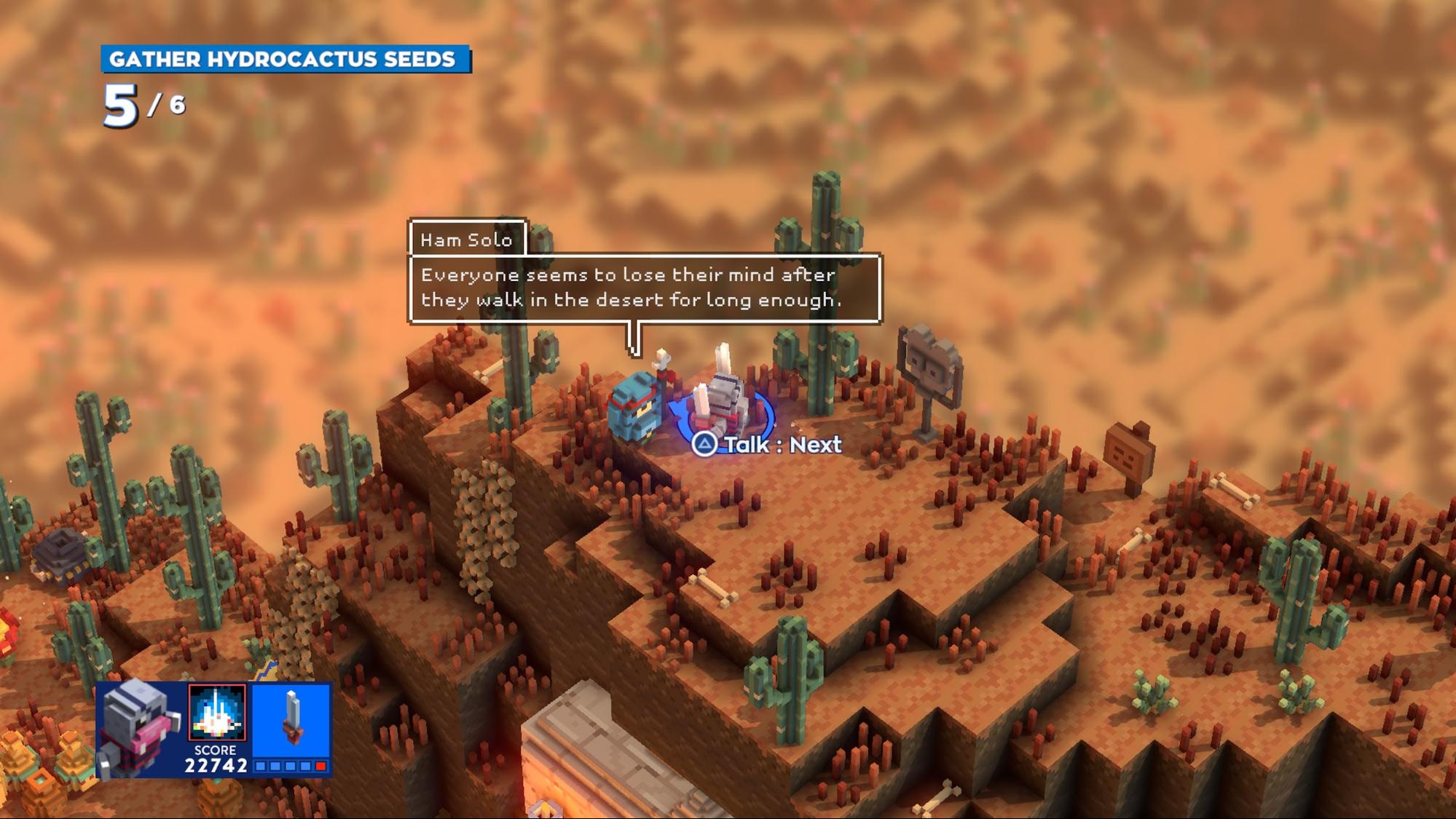The image size is (1456, 819).
Task: Click the middle blue health square
Action: 289,766
